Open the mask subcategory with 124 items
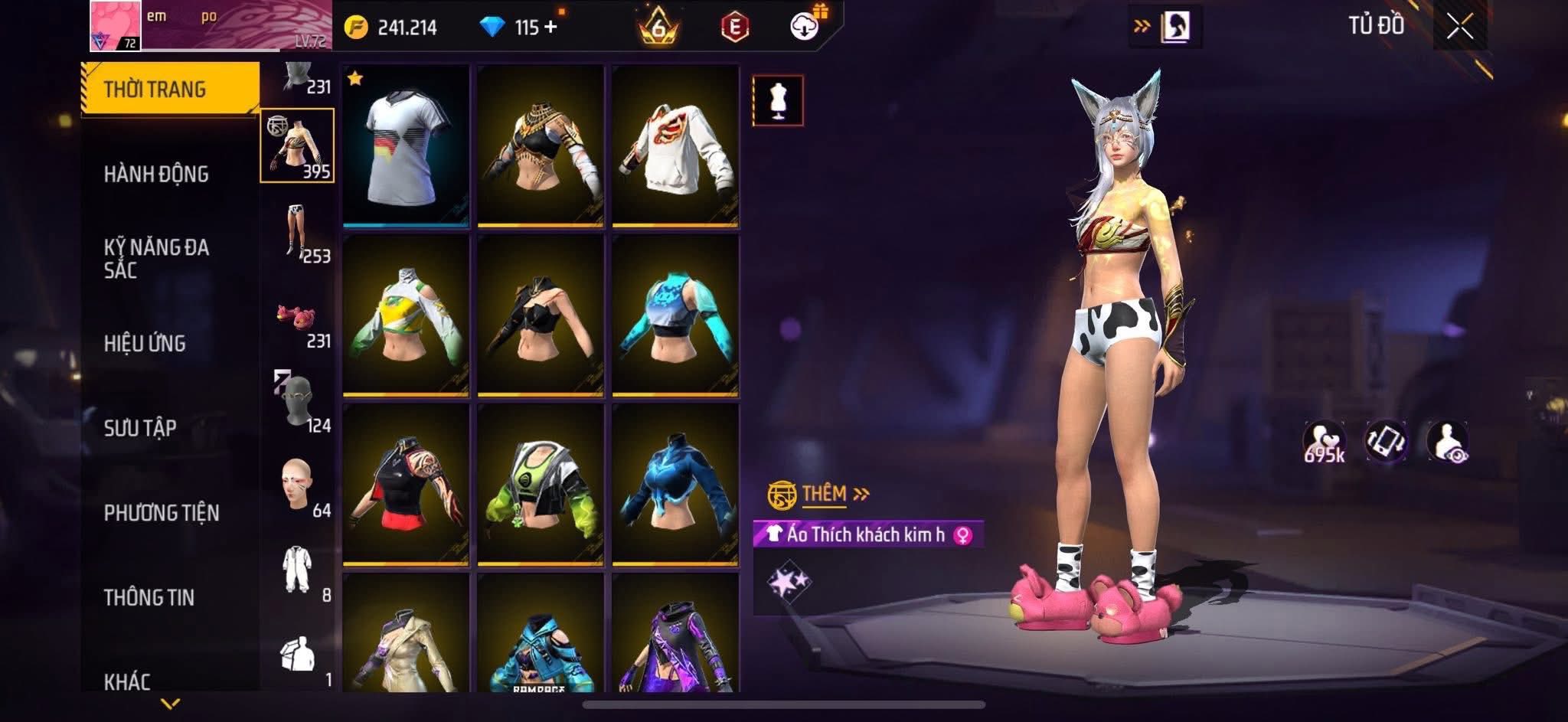 point(299,403)
